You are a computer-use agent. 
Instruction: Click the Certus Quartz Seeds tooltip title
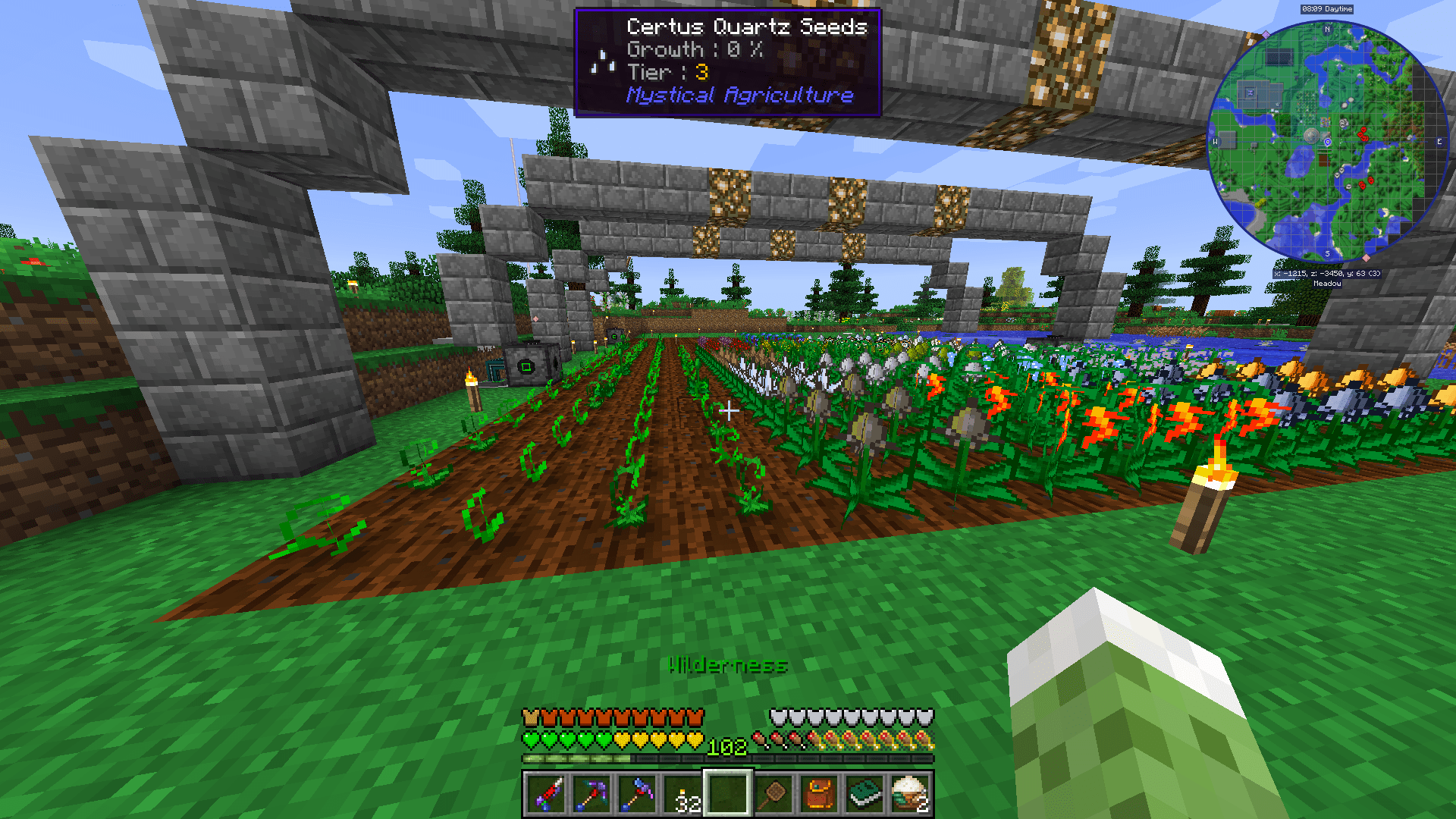[747, 27]
